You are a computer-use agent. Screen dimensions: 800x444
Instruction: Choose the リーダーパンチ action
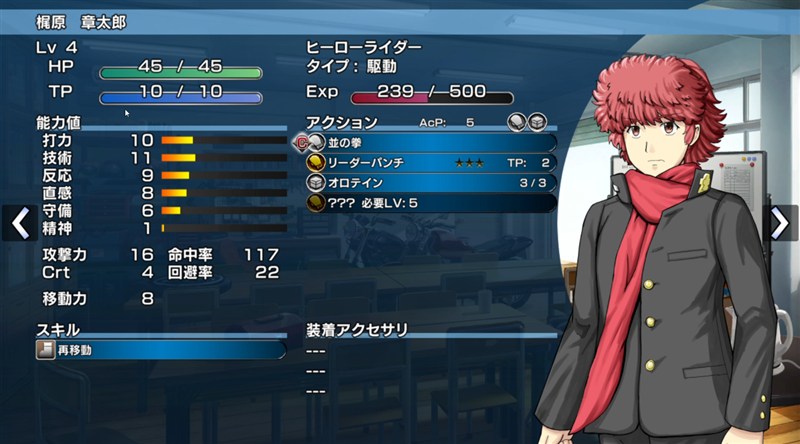[x=431, y=163]
